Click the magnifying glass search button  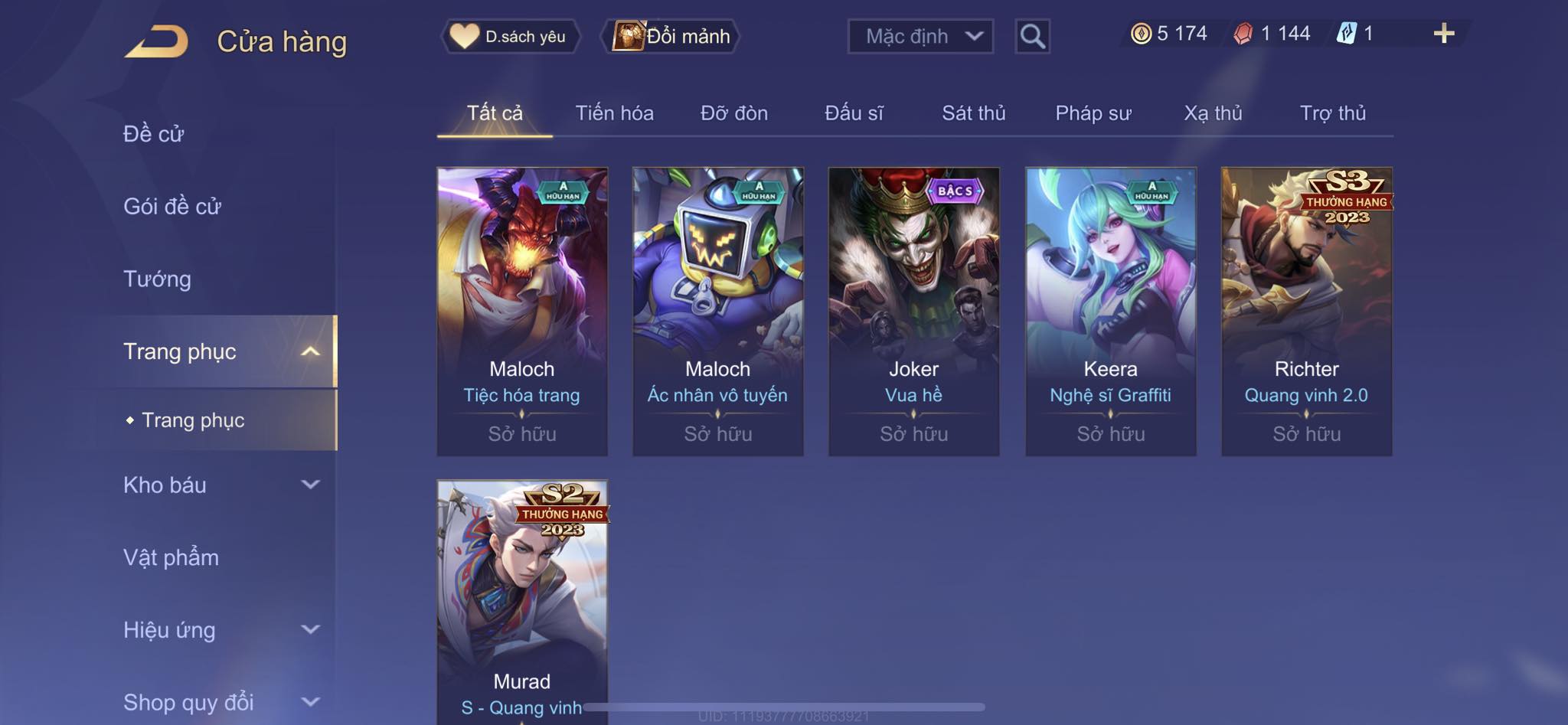click(1032, 36)
